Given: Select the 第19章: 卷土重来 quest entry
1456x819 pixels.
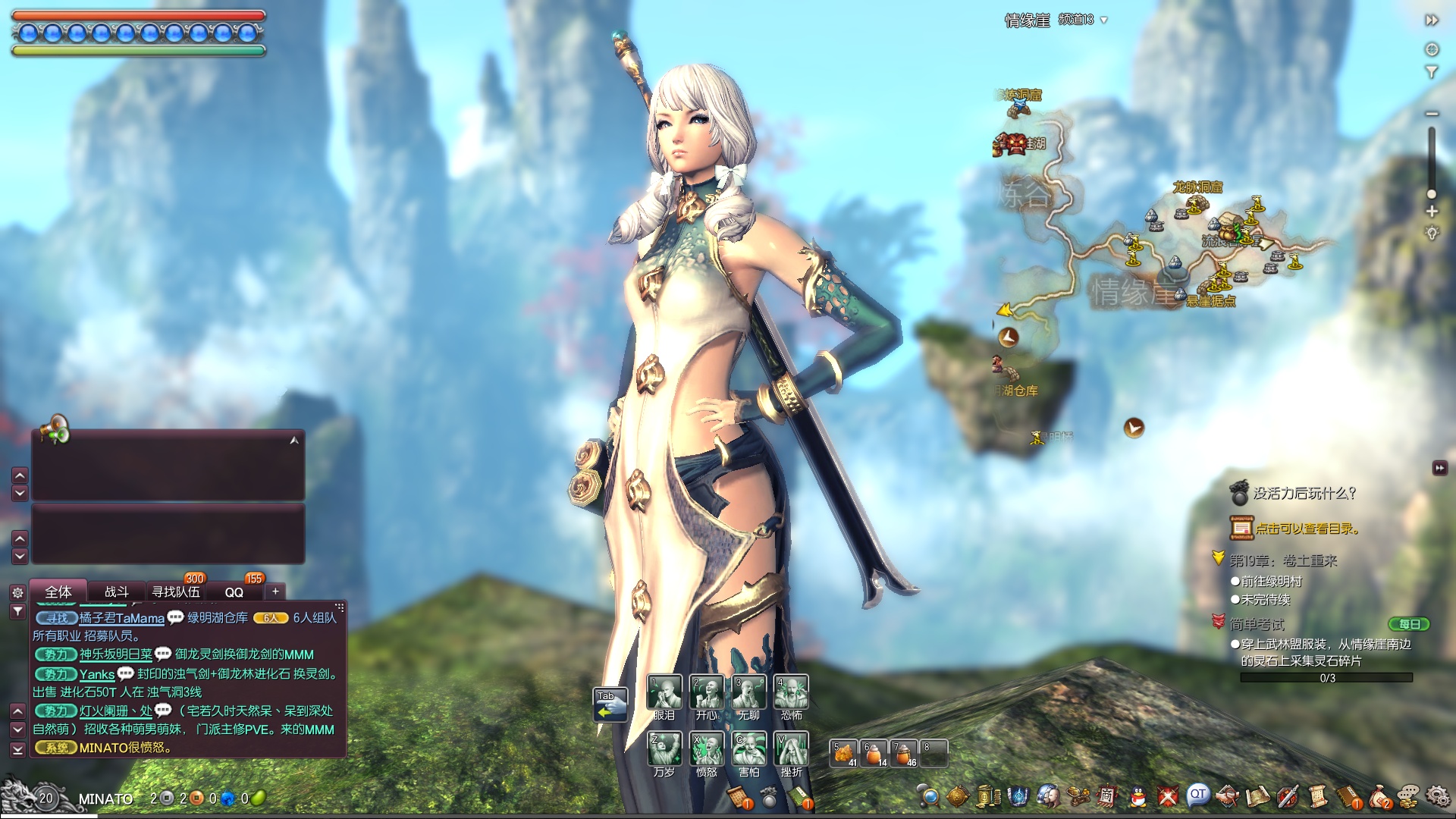Looking at the screenshot, I should point(1283,560).
